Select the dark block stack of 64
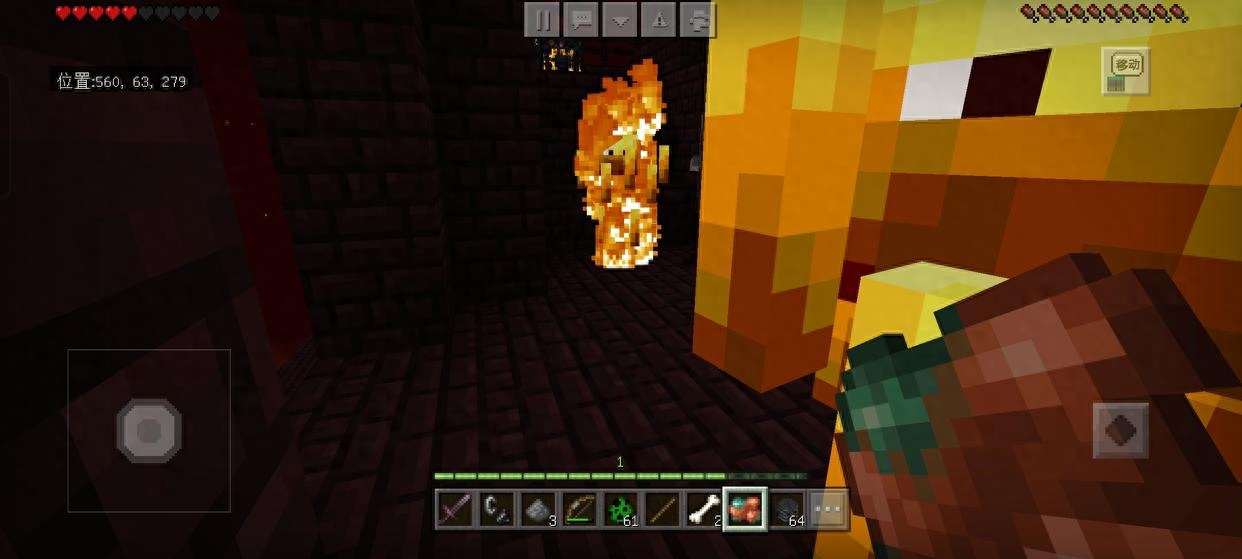Image resolution: width=1242 pixels, height=559 pixels. [x=786, y=509]
